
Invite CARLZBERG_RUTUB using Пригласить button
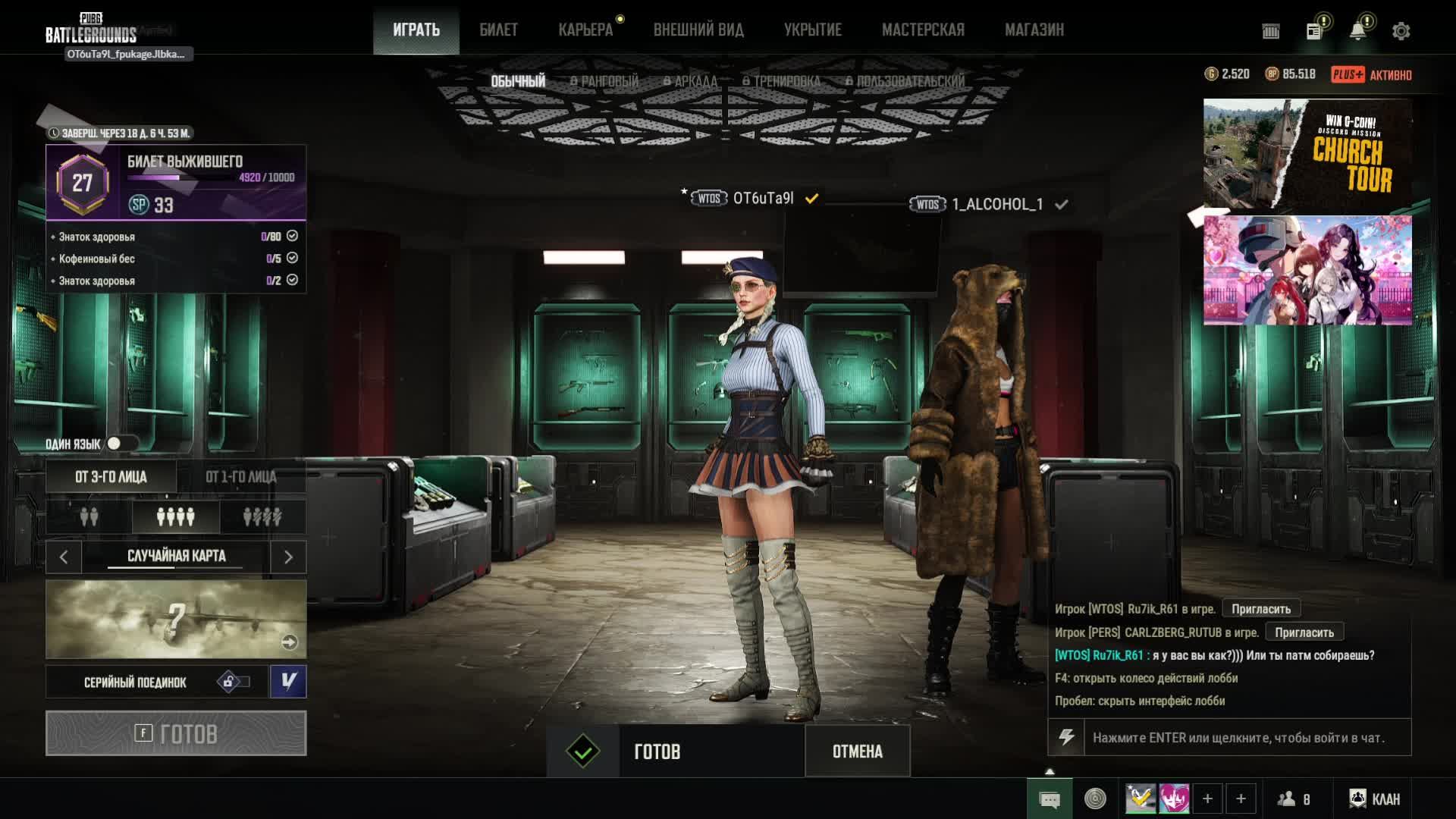(x=1304, y=632)
